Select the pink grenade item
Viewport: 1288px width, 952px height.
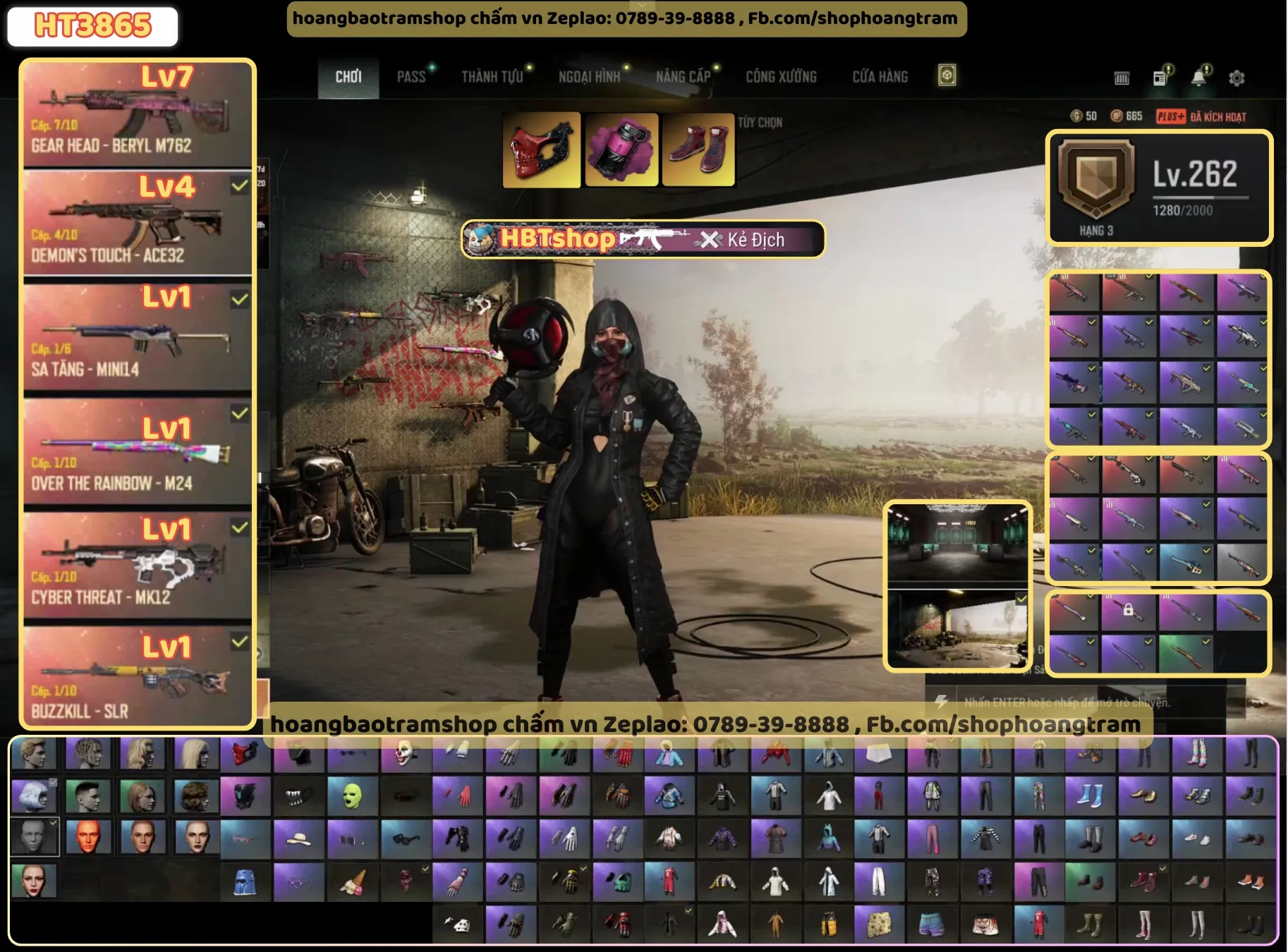pyautogui.click(x=621, y=150)
